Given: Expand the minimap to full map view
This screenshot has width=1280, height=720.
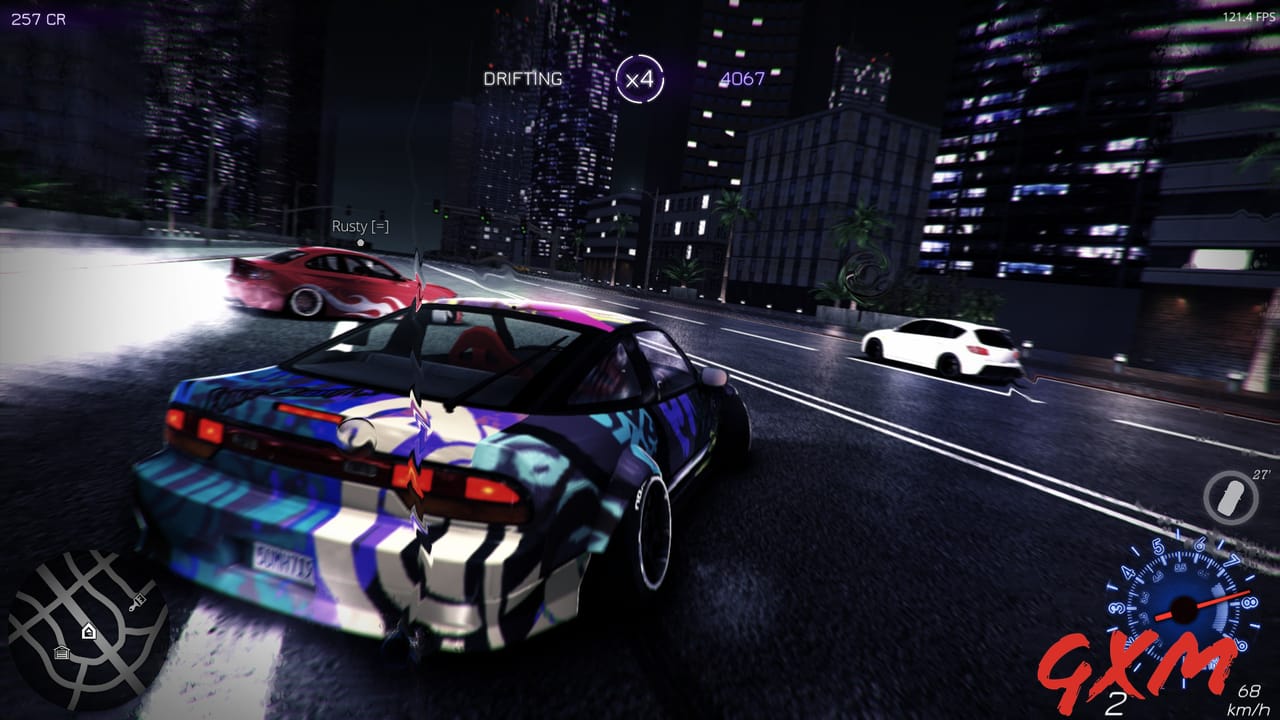Looking at the screenshot, I should pyautogui.click(x=90, y=630).
